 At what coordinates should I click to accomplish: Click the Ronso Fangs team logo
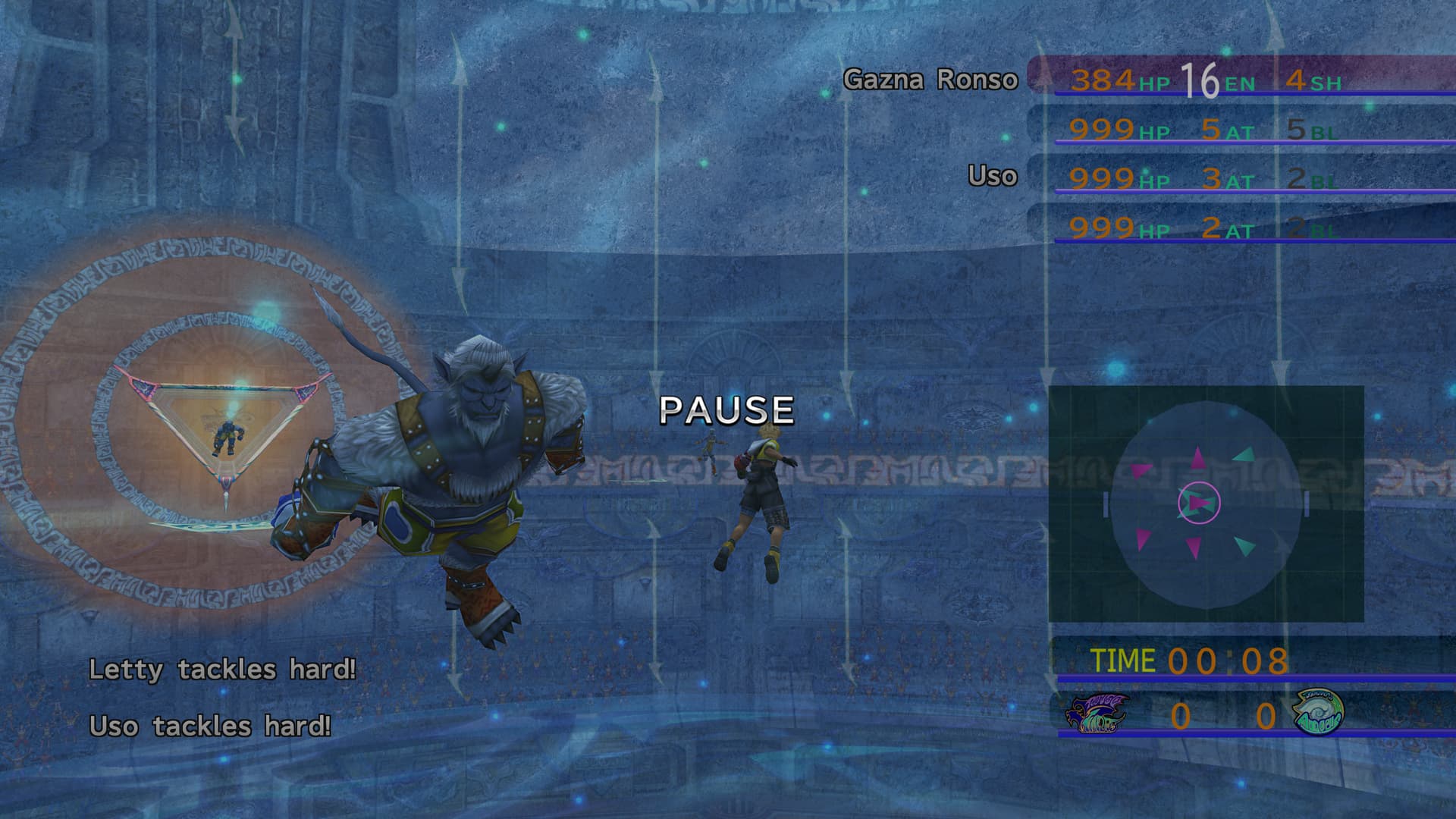point(1097,714)
